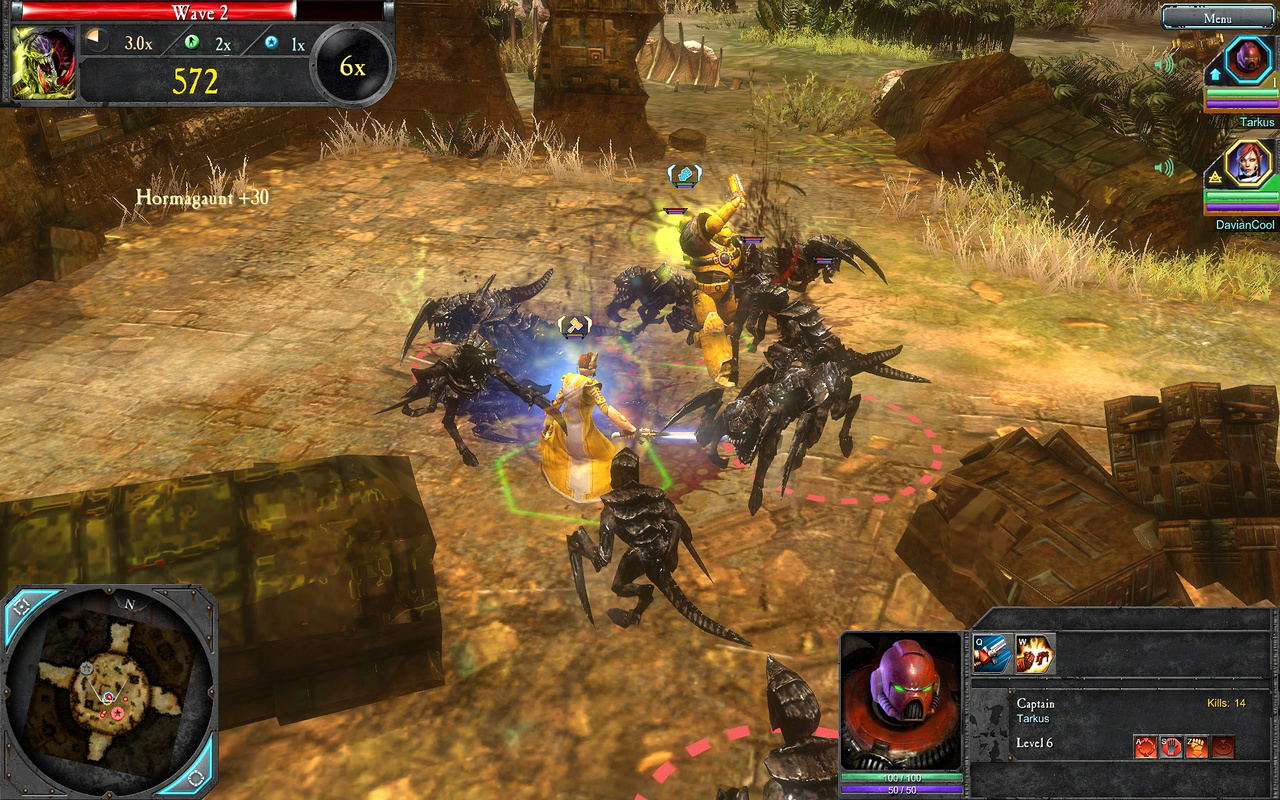
Task: Click the red star marker on minimap
Action: pyautogui.click(x=117, y=713)
